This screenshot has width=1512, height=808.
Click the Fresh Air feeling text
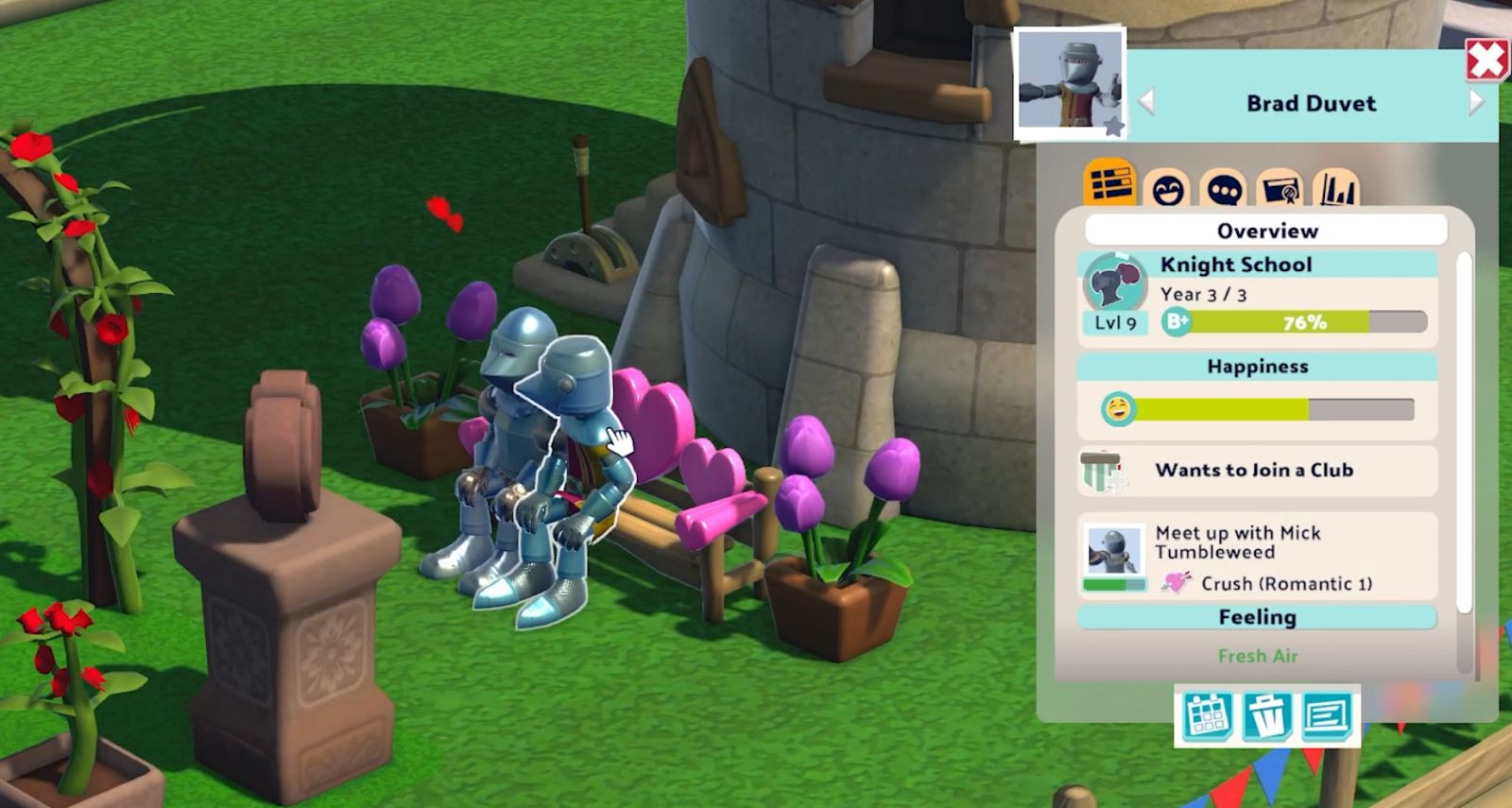point(1257,655)
